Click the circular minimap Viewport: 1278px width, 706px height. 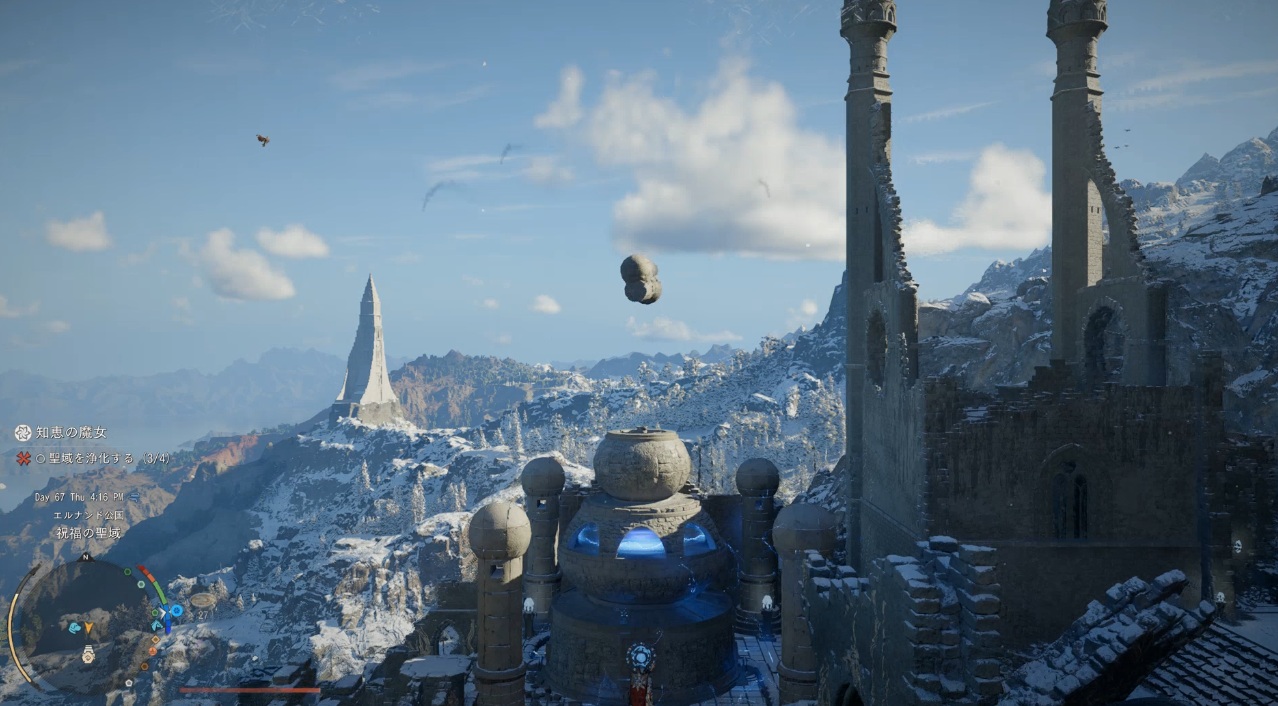pos(85,623)
